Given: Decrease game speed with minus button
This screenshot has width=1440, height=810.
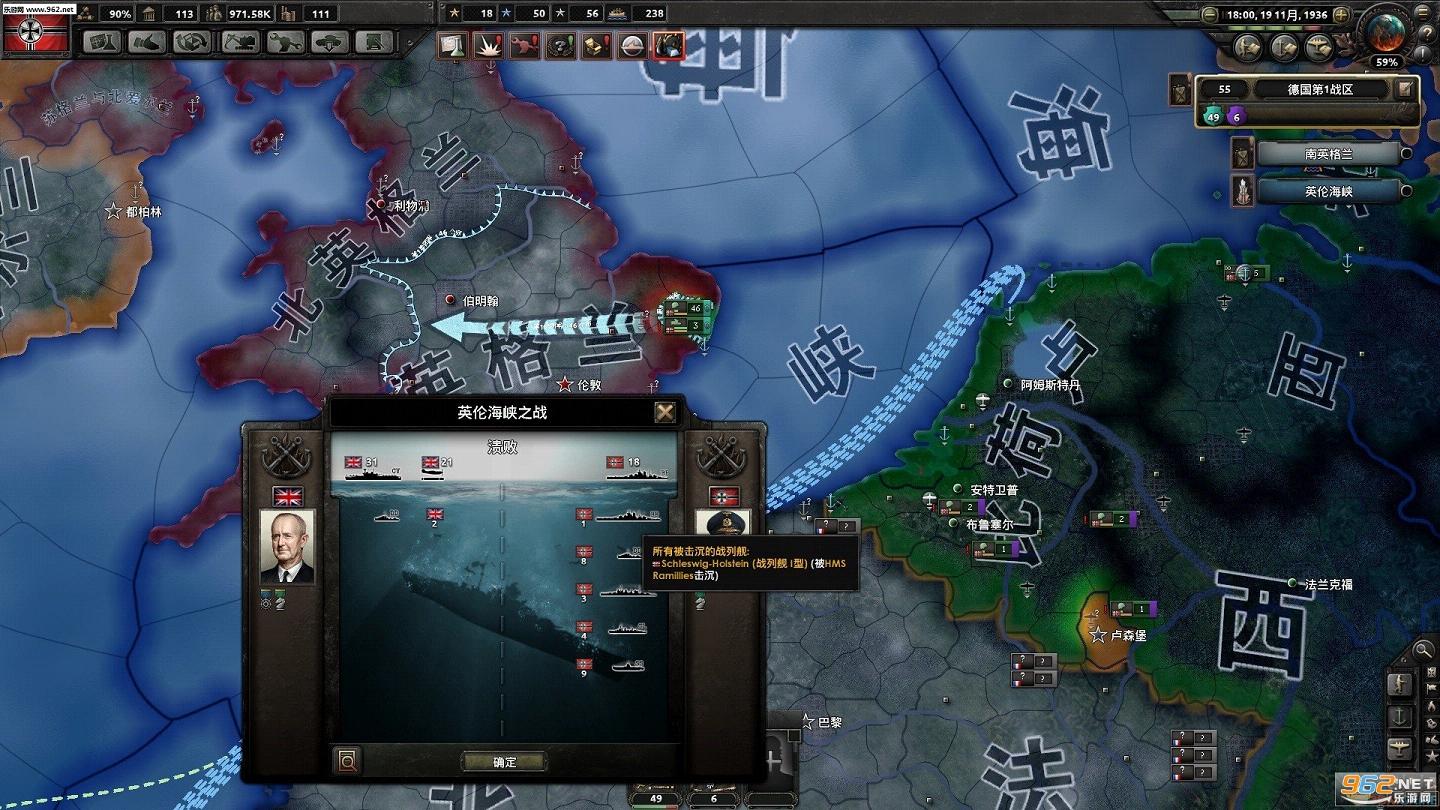Looking at the screenshot, I should 1211,15.
